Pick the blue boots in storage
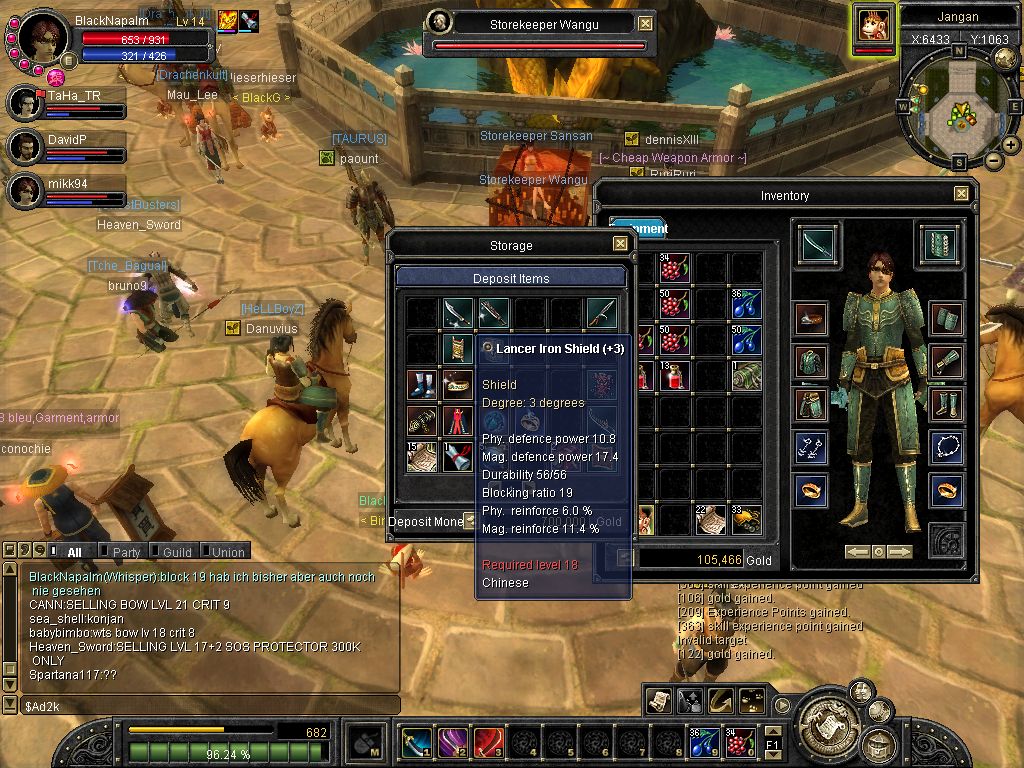The image size is (1024, 768). (421, 385)
